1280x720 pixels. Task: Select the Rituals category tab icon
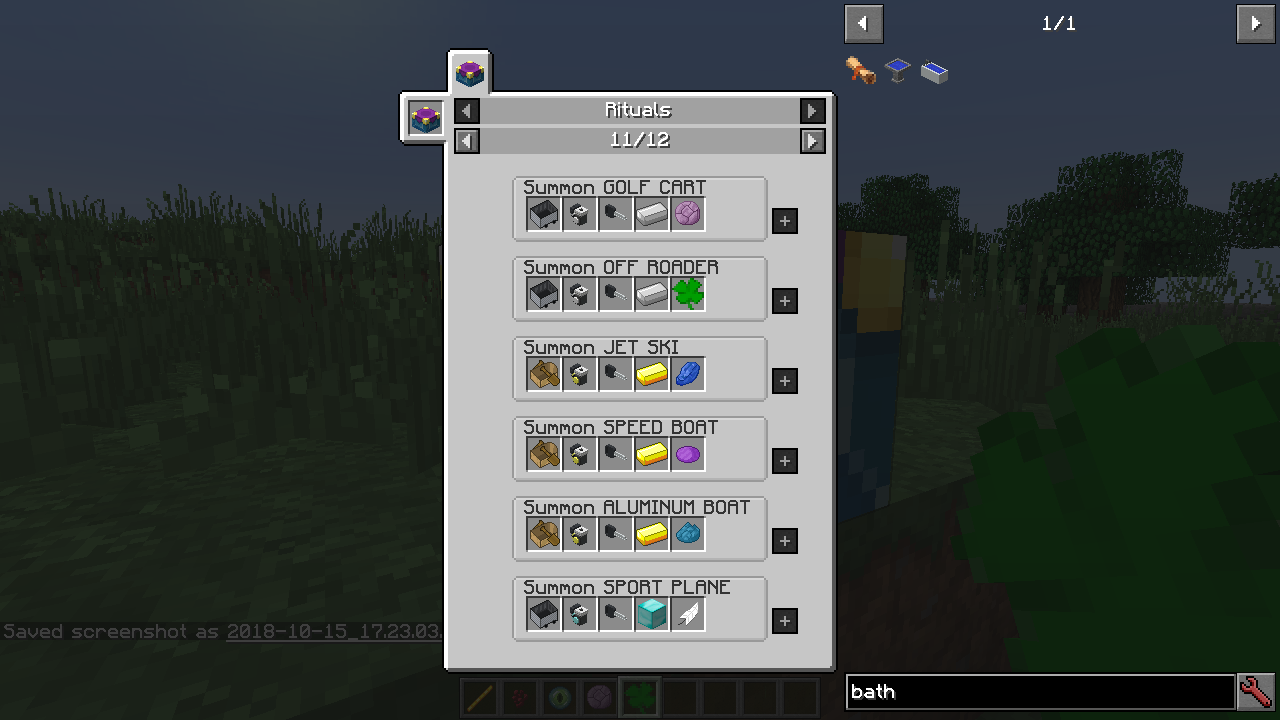[x=469, y=71]
